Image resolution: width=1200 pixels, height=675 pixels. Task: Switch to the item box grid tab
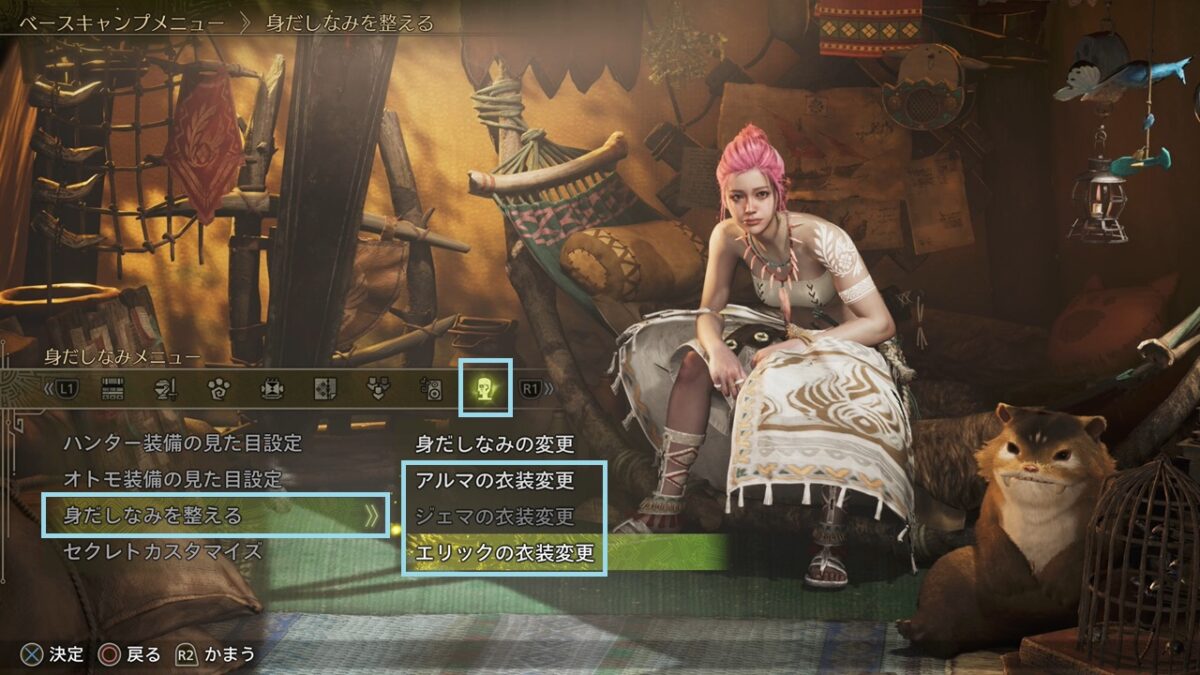tap(113, 388)
